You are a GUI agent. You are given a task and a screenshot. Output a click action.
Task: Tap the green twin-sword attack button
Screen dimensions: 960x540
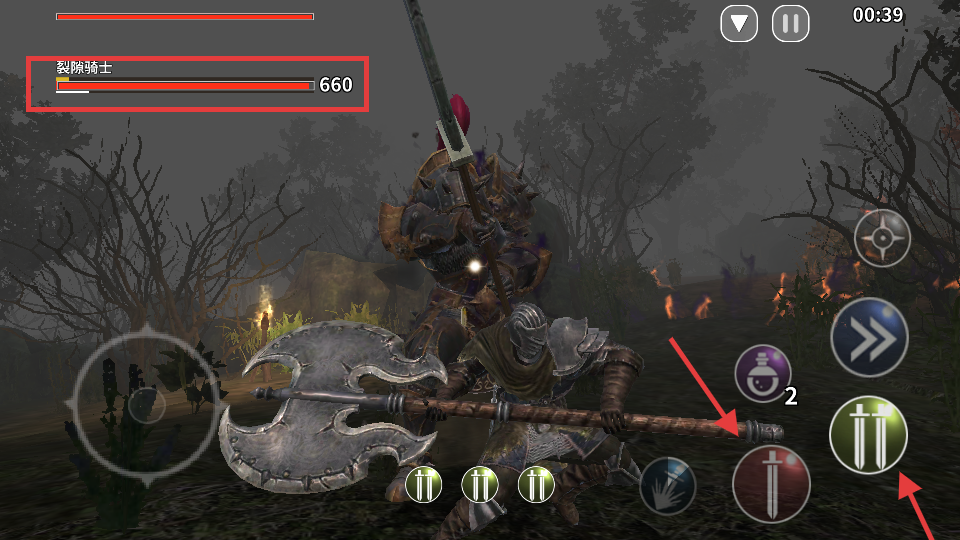pyautogui.click(x=868, y=434)
